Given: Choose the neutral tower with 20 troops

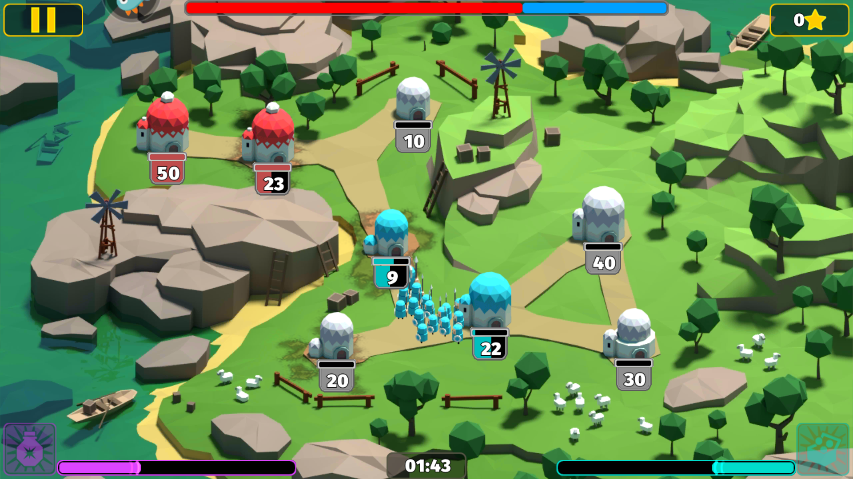Looking at the screenshot, I should (x=336, y=337).
